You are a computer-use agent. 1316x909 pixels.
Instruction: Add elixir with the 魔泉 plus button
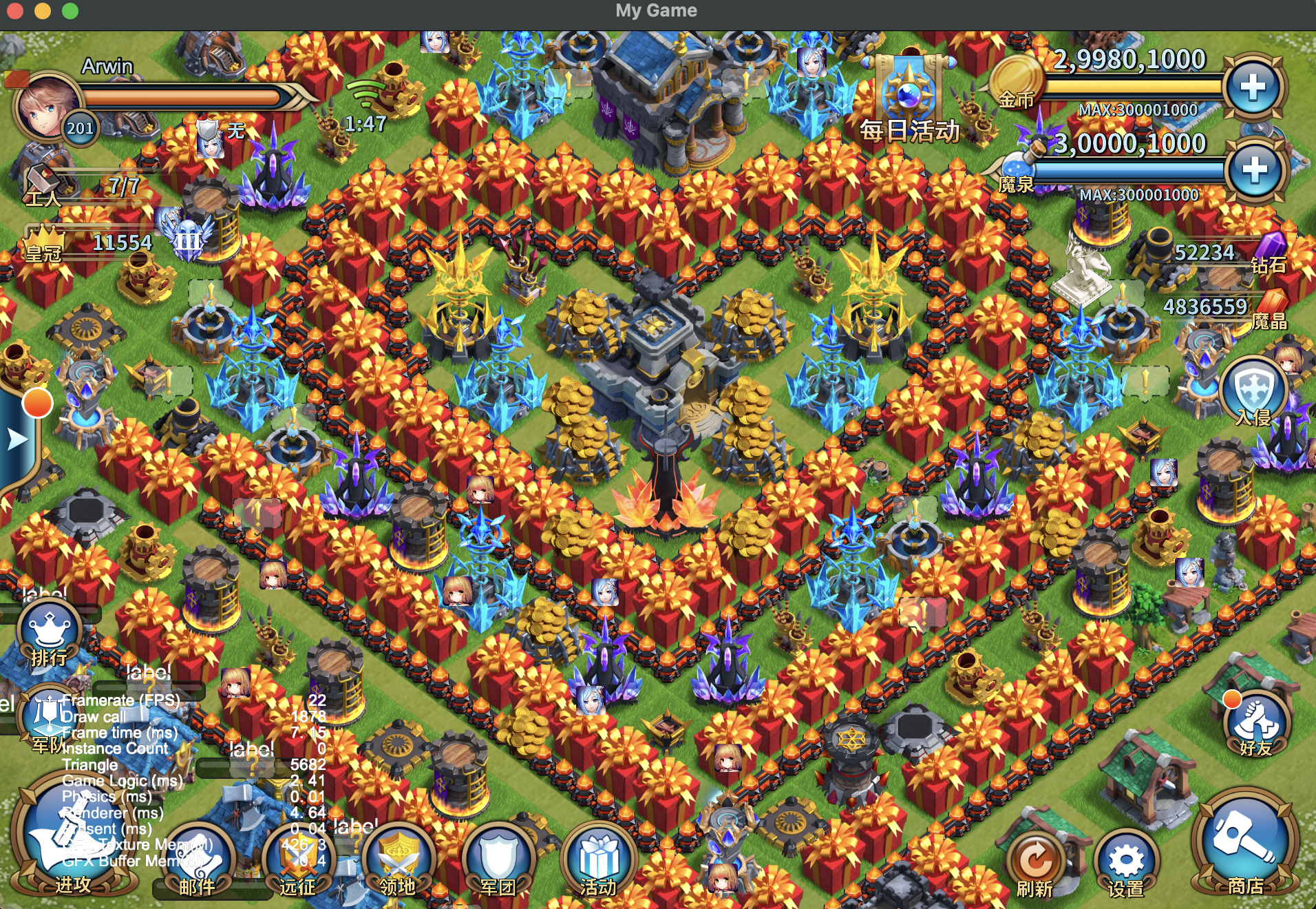tap(1254, 170)
